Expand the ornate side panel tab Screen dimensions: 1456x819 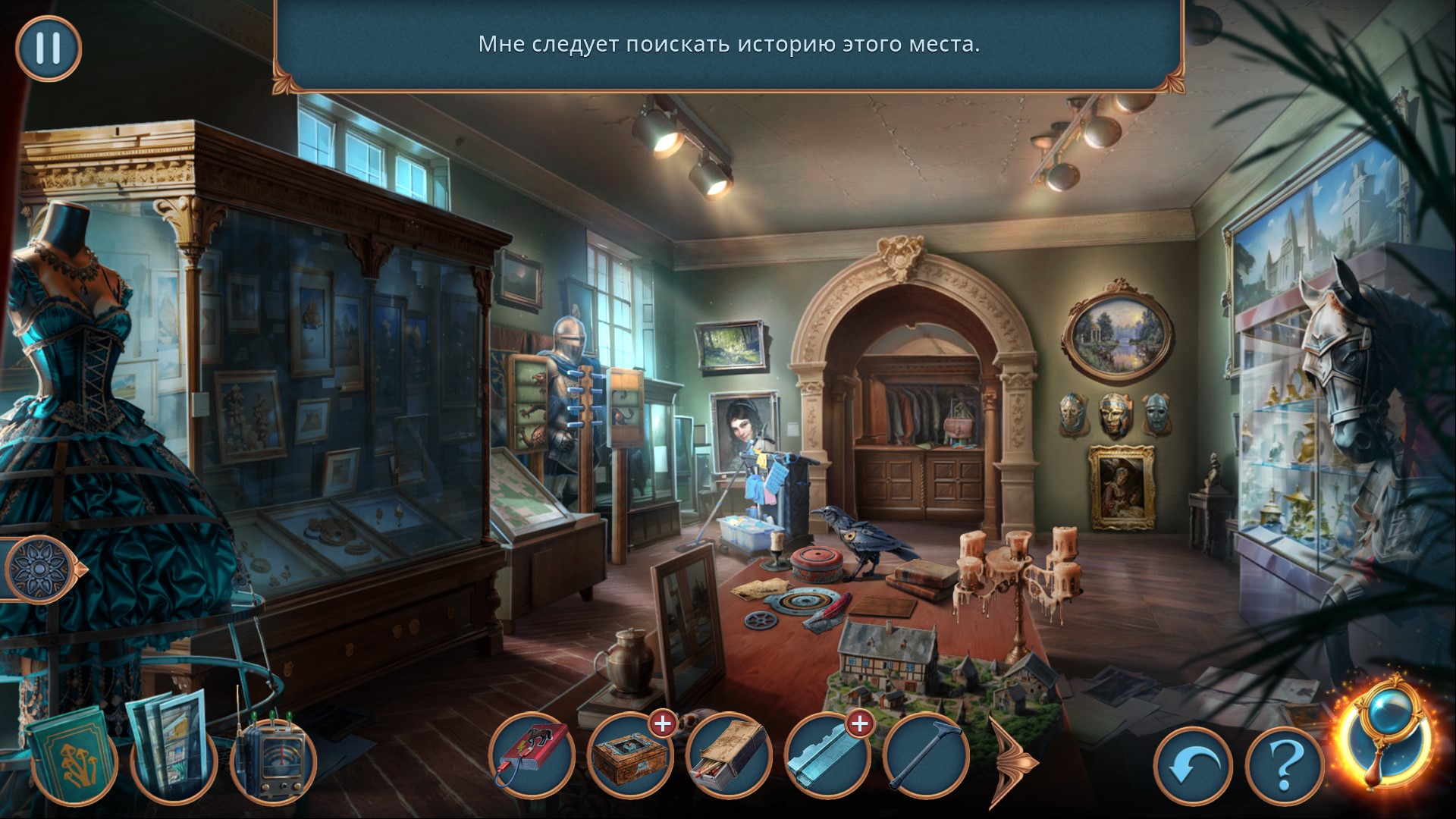(x=42, y=569)
